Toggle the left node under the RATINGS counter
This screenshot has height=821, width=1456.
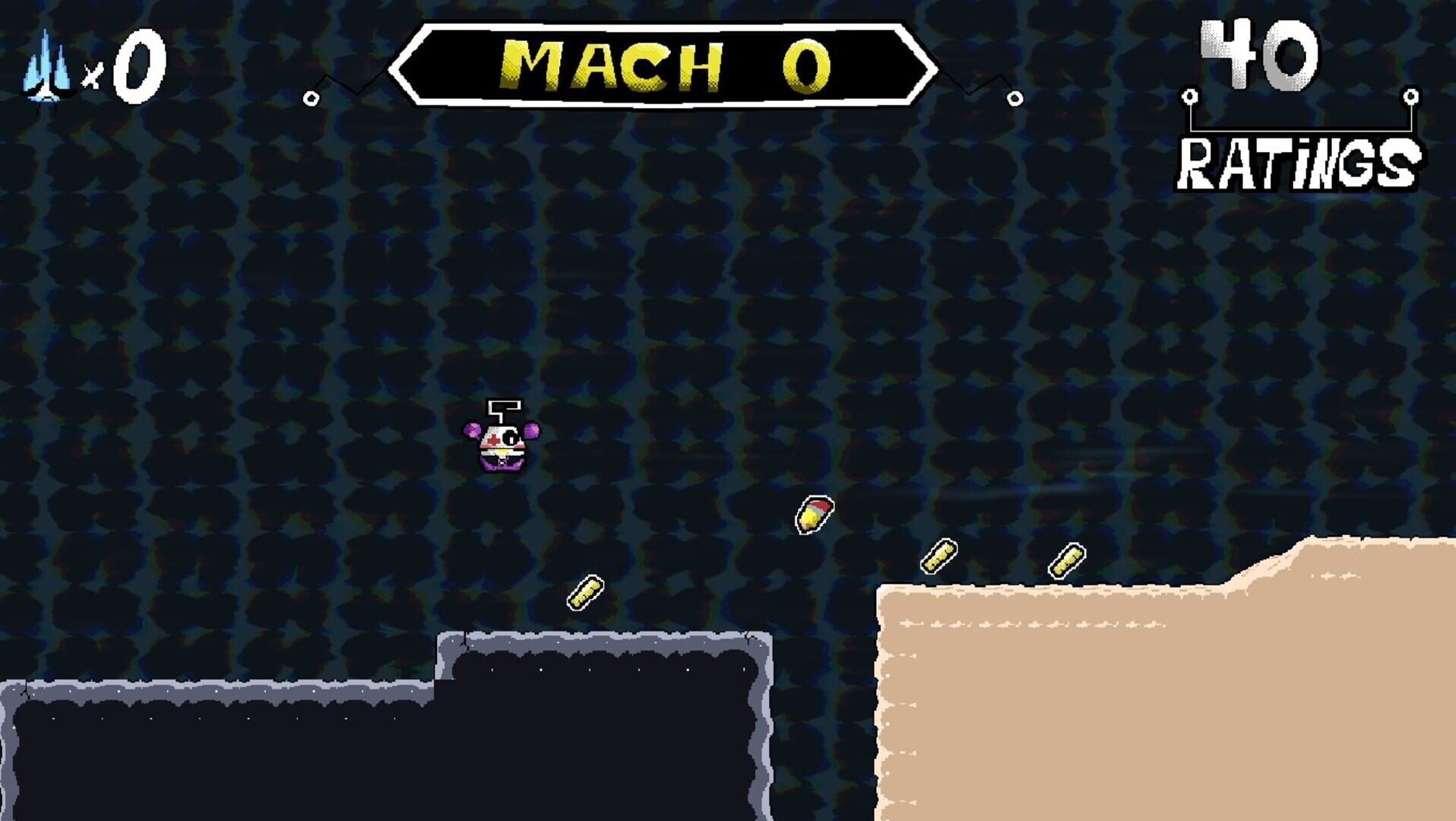pos(1189,97)
